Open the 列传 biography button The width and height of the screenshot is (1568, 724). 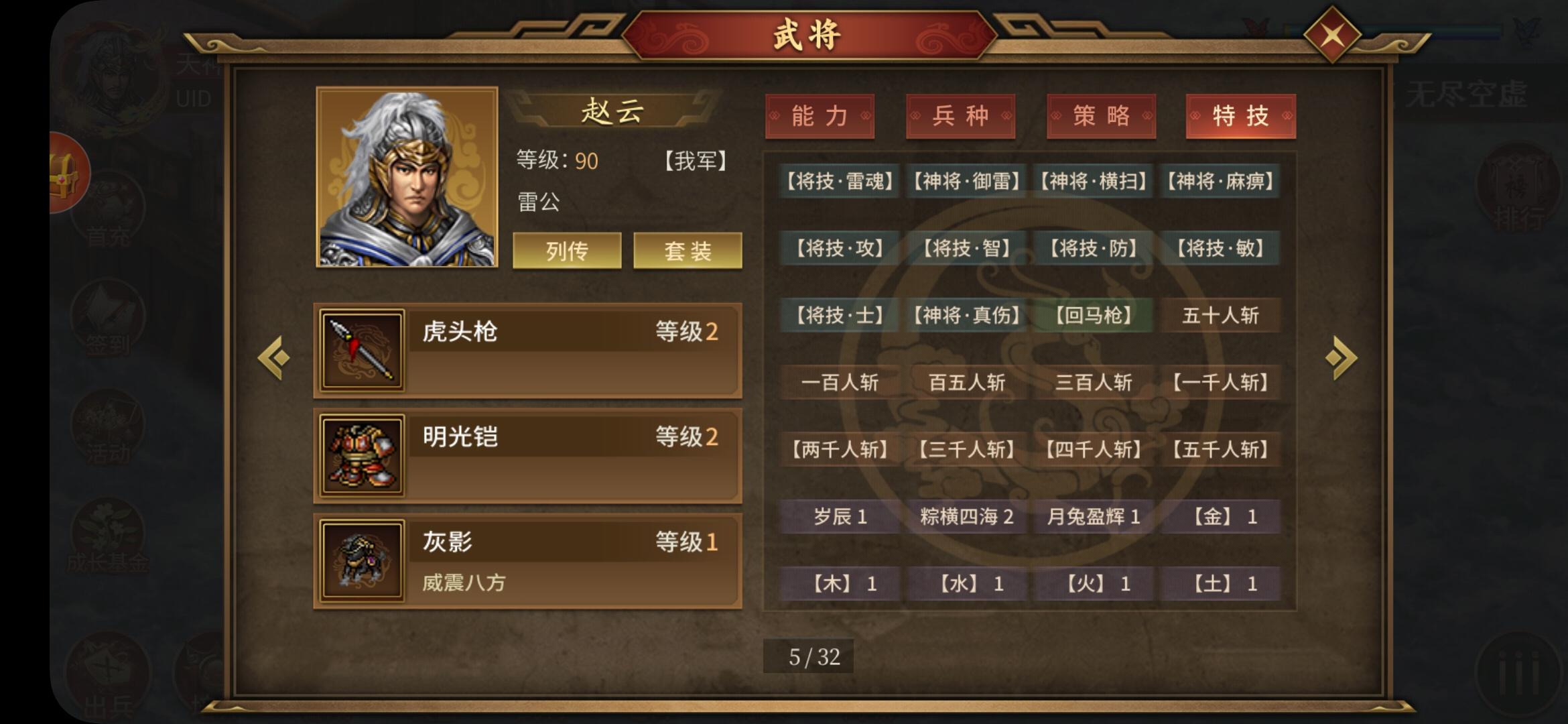pos(567,250)
